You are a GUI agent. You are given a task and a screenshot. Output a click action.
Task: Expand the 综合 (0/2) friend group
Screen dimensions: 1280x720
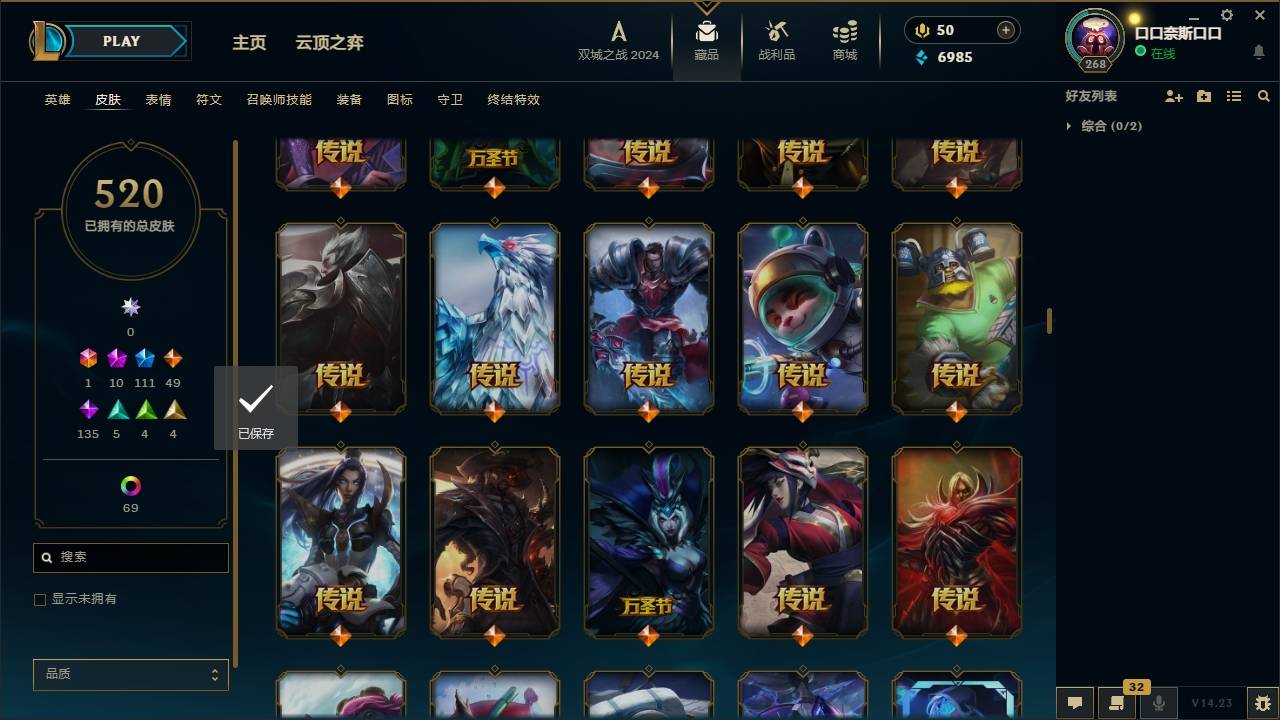(1100, 126)
